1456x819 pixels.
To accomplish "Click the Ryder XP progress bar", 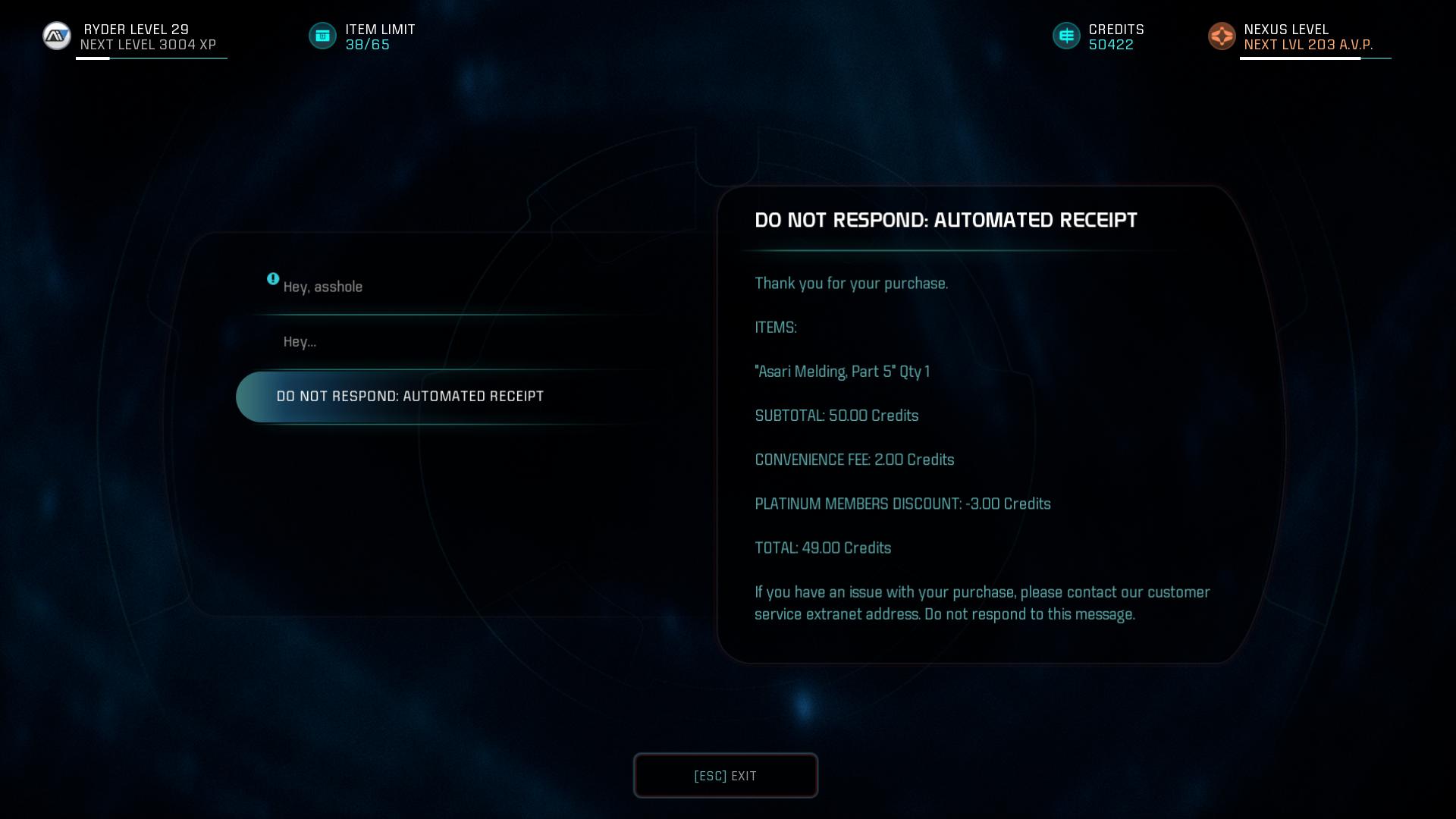I will [152, 58].
